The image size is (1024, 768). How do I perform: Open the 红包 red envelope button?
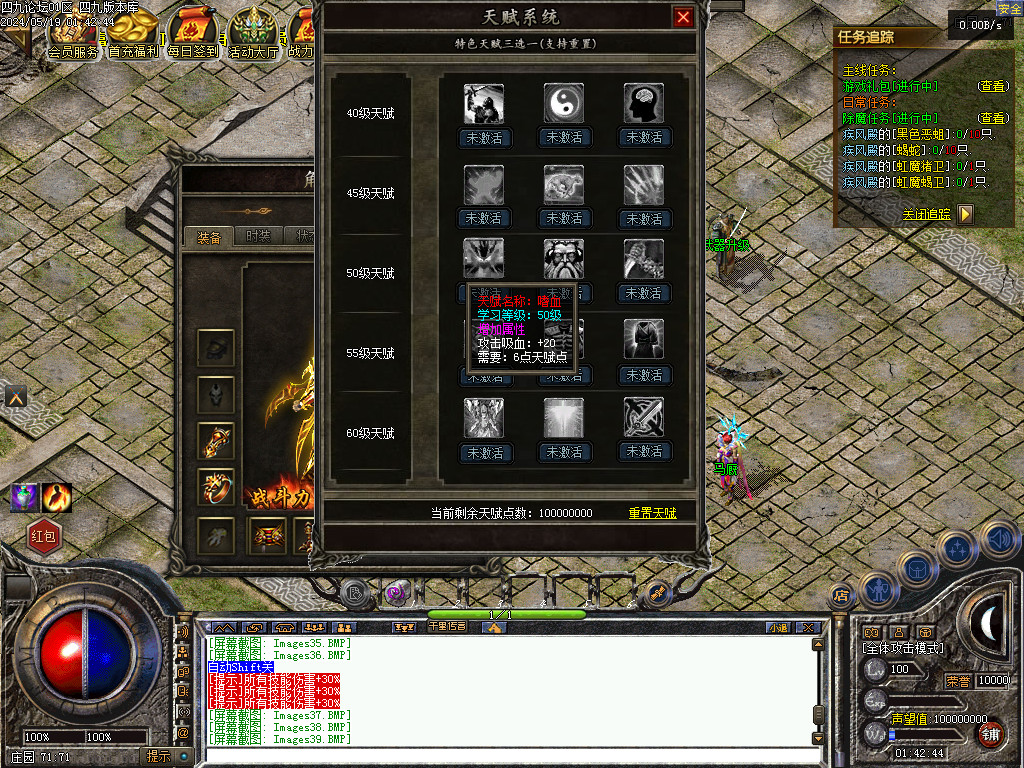pyautogui.click(x=45, y=537)
